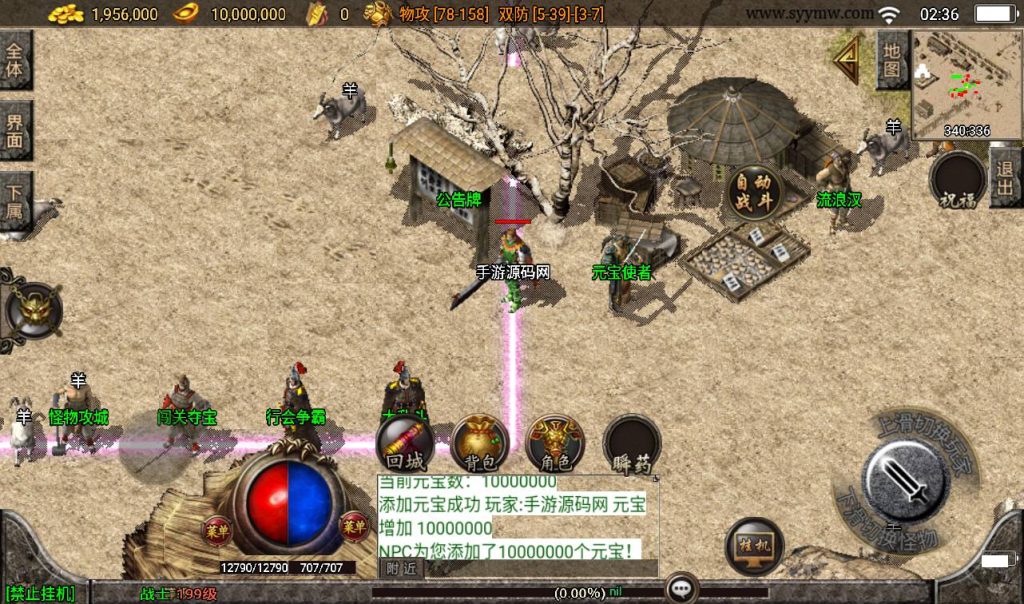The height and width of the screenshot is (604, 1024).
Task: Tap the 瞬药 potion slot
Action: tap(632, 444)
